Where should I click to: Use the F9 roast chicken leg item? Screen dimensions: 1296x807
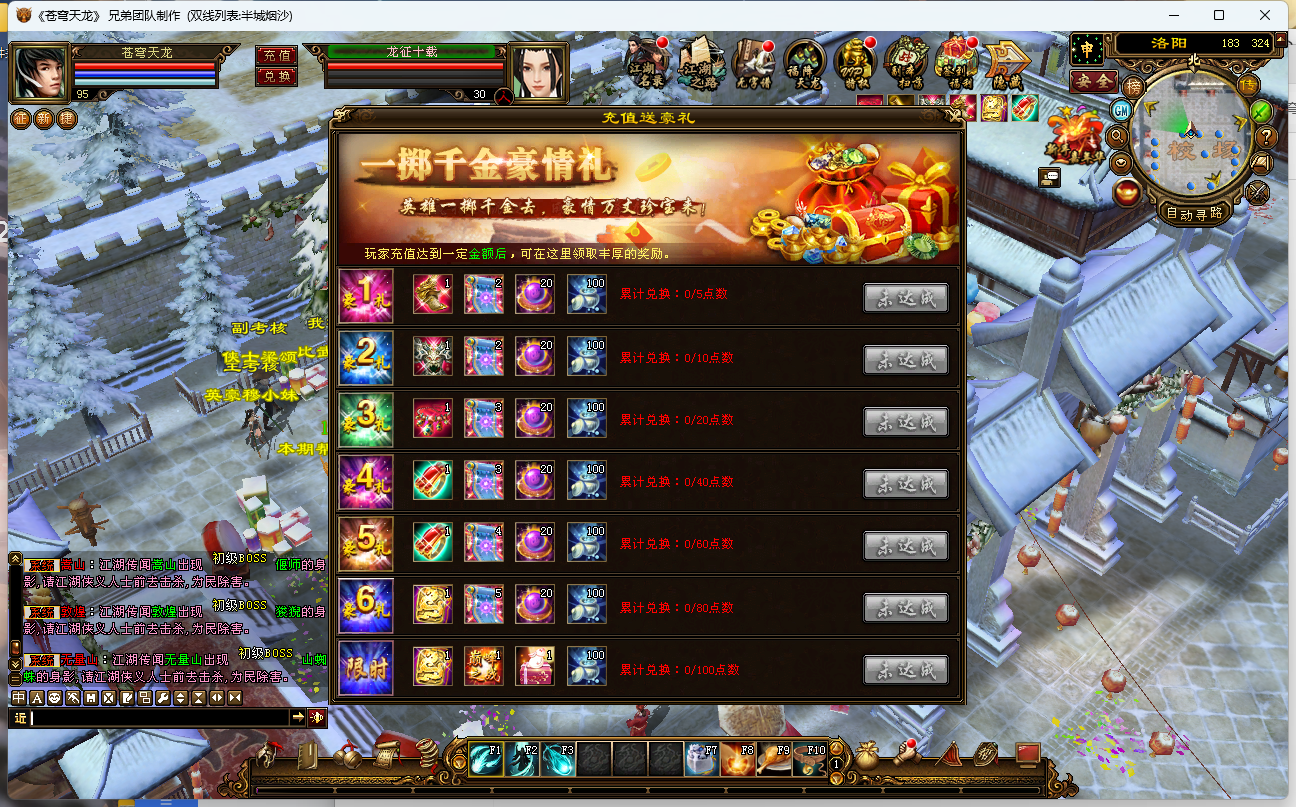pyautogui.click(x=775, y=760)
